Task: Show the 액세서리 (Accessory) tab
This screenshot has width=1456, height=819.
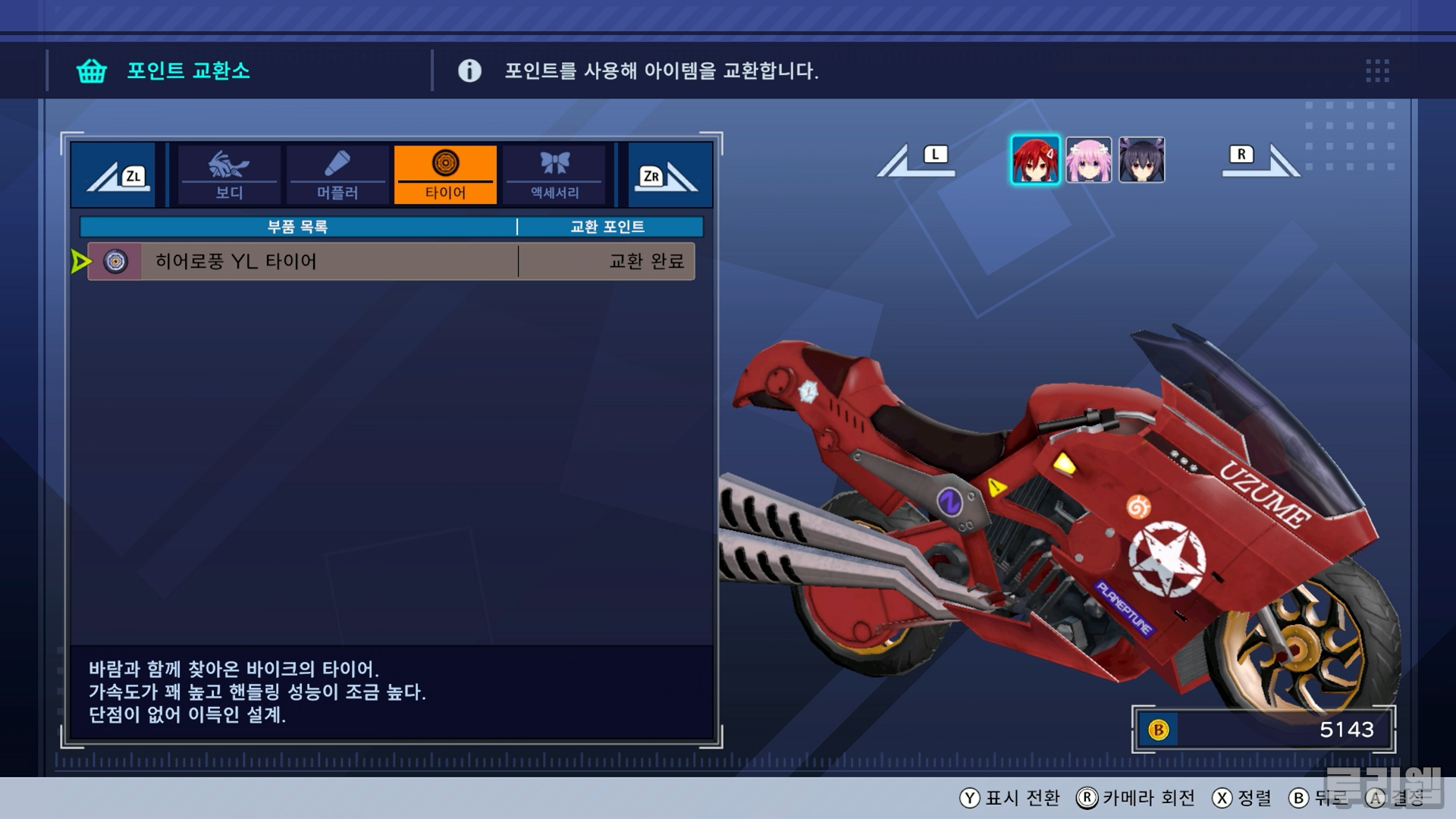Action: click(554, 175)
